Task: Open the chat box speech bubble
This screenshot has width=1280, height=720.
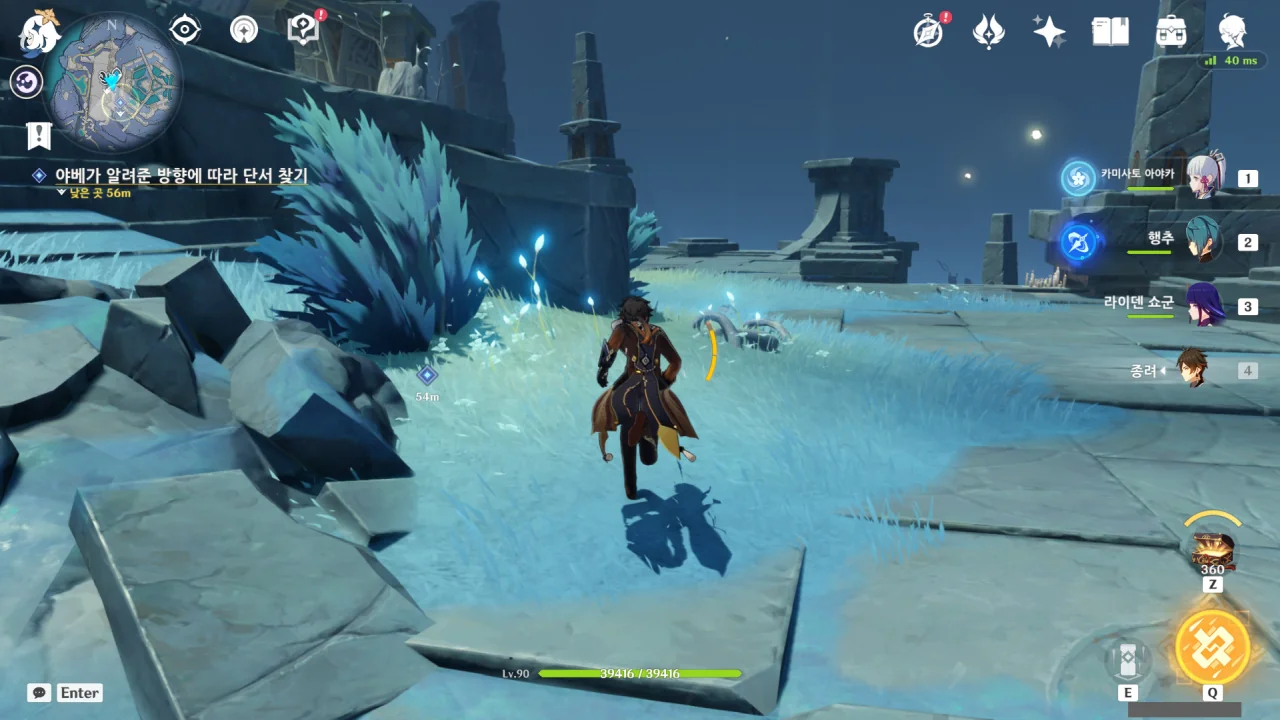Action: pos(39,692)
